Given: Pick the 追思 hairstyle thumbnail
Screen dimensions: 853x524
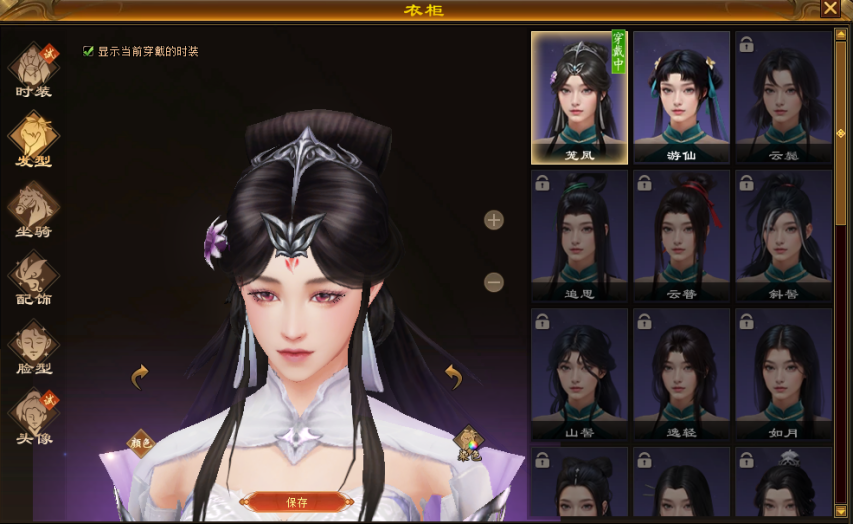Looking at the screenshot, I should pos(579,236).
